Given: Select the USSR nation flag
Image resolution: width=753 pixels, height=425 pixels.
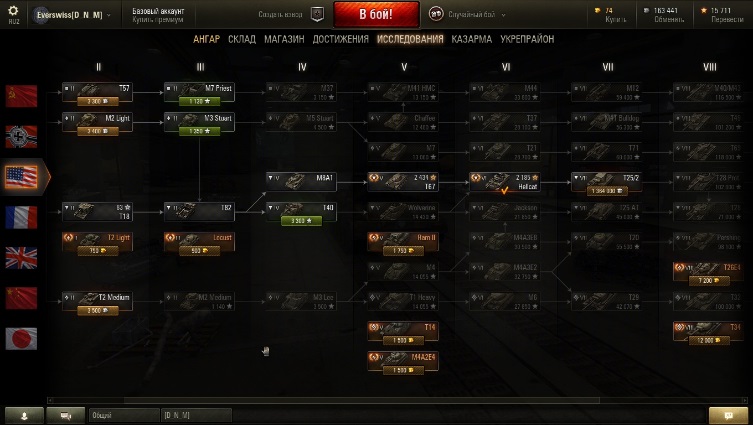Looking at the screenshot, I should coord(21,96).
